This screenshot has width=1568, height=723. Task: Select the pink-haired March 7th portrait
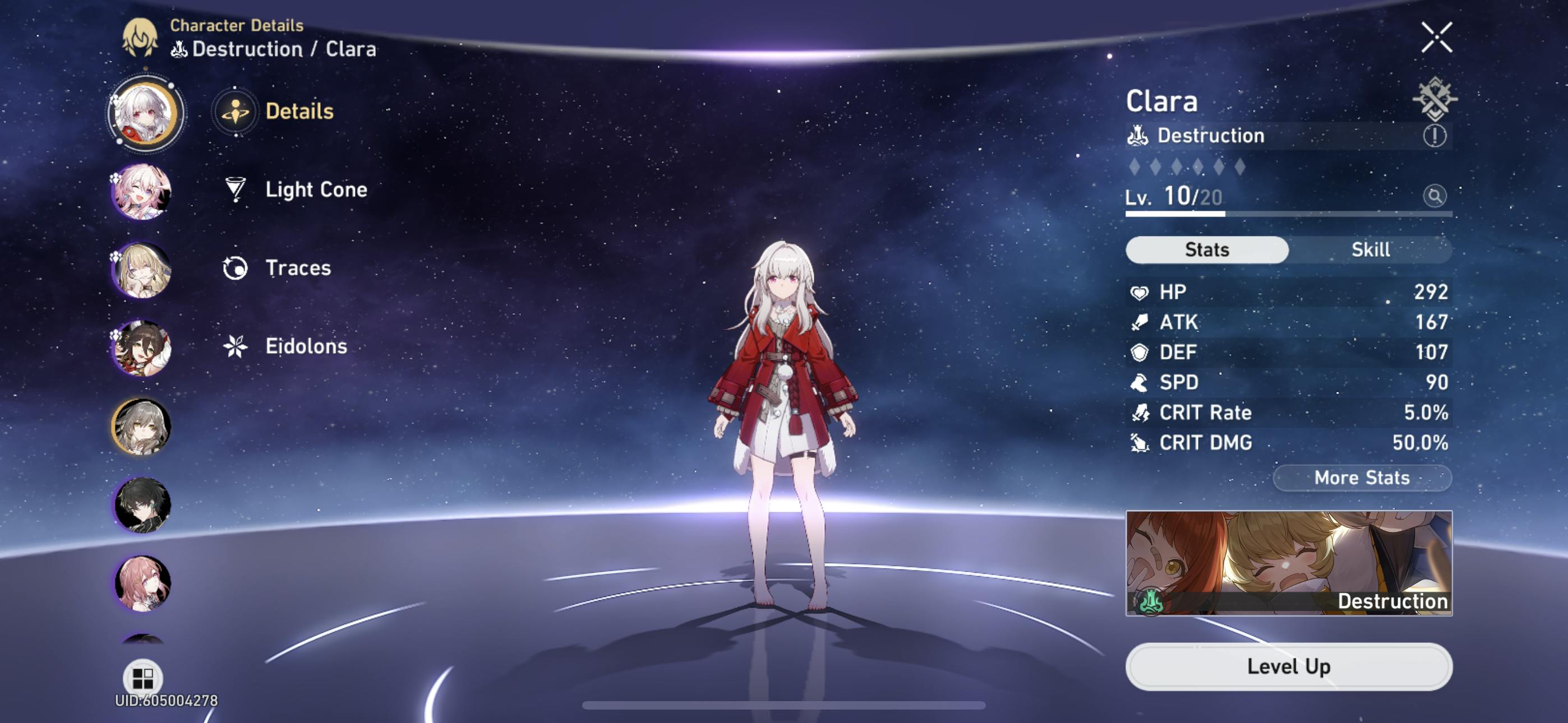tap(142, 192)
